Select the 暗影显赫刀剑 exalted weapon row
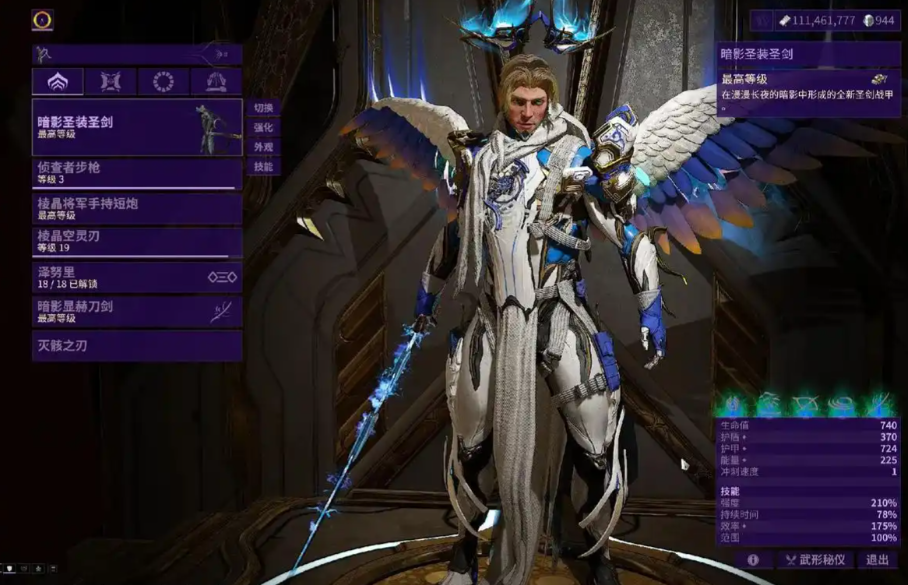 point(137,311)
